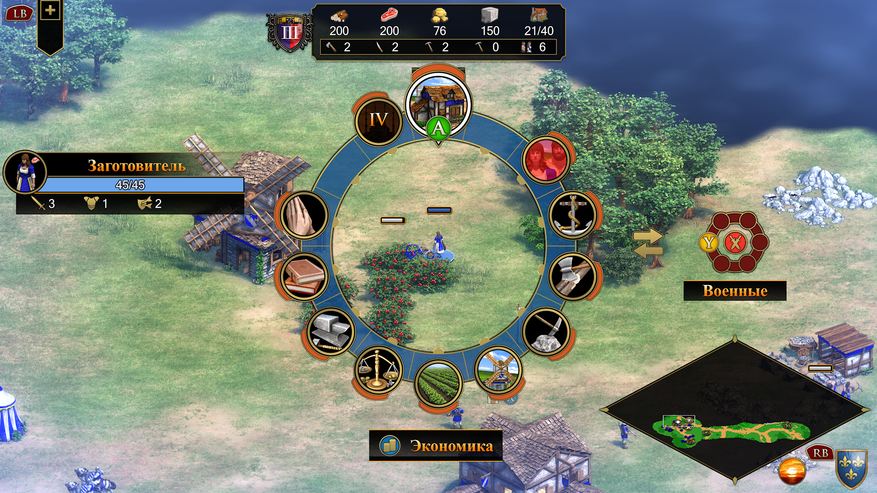Pick the red villagers icon on the wheel

(546, 158)
